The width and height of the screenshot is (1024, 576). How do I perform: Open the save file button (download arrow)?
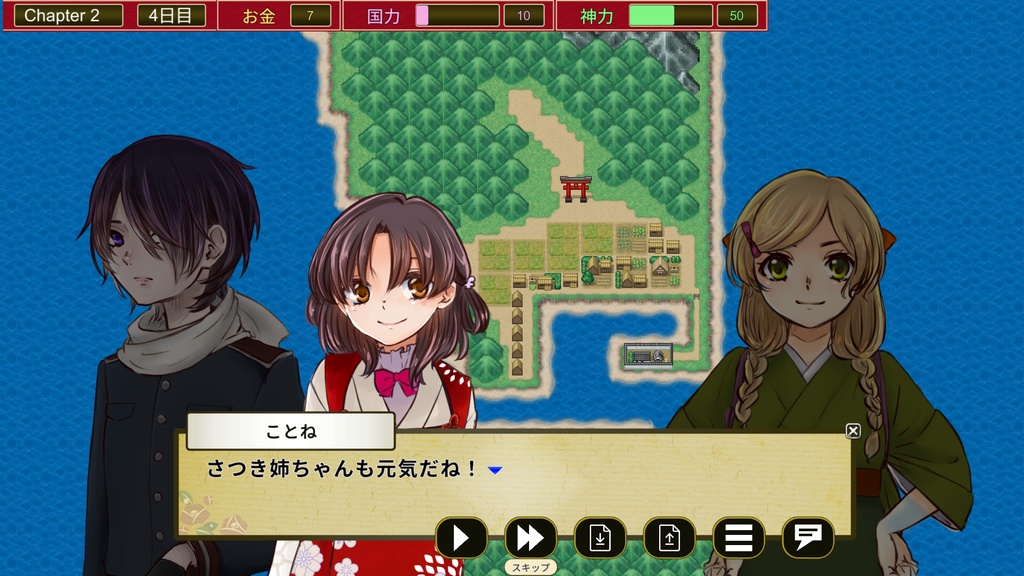pyautogui.click(x=600, y=538)
